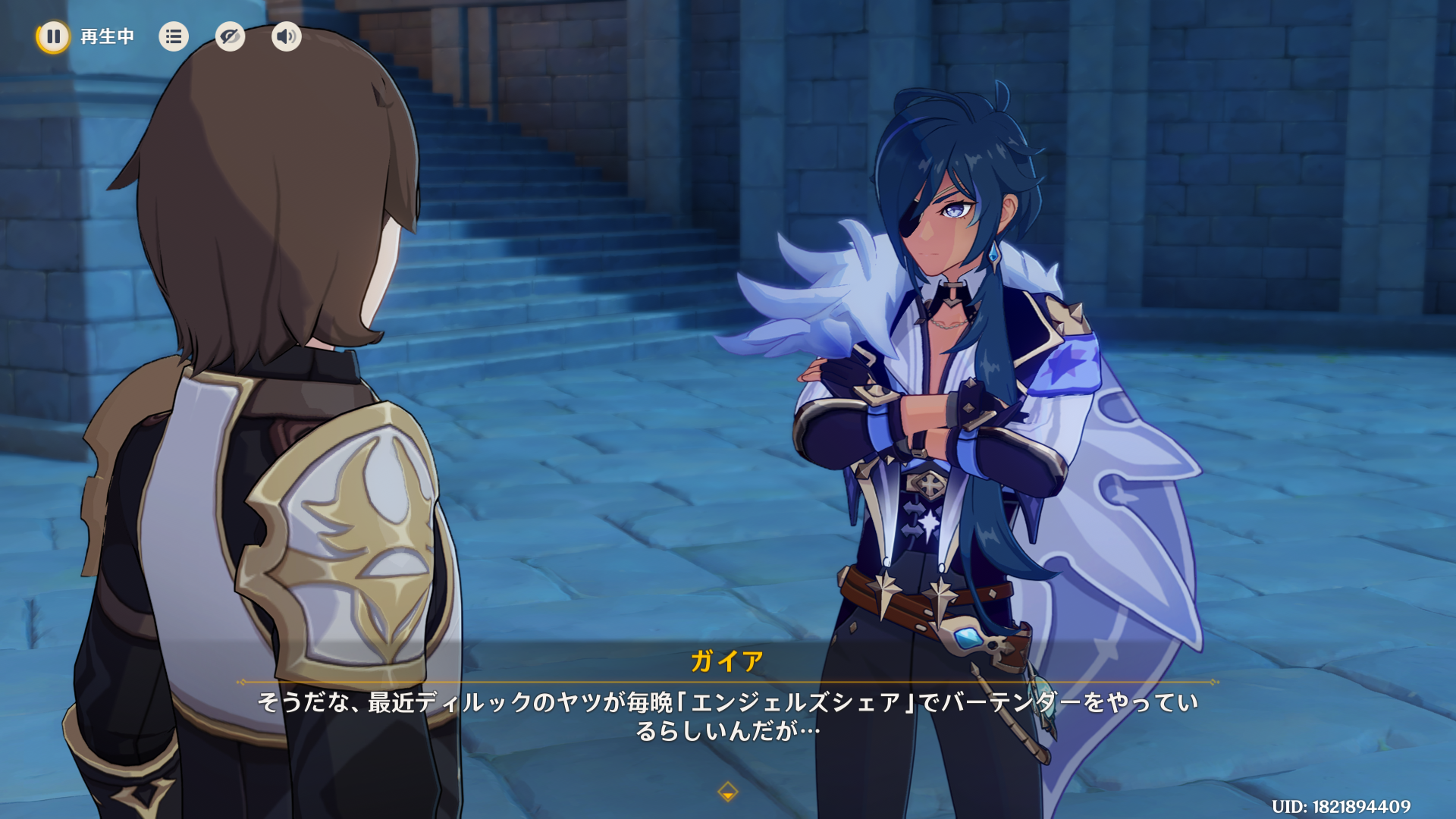The width and height of the screenshot is (1456, 819).
Task: Pause the auto-play dialogue
Action: tap(53, 36)
